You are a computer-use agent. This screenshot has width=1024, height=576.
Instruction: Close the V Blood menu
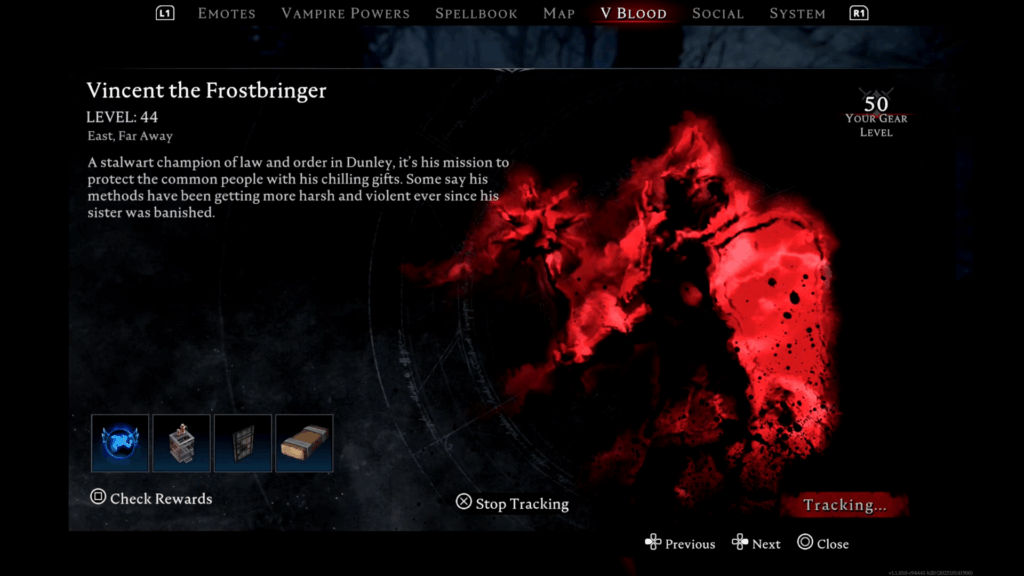tap(823, 544)
